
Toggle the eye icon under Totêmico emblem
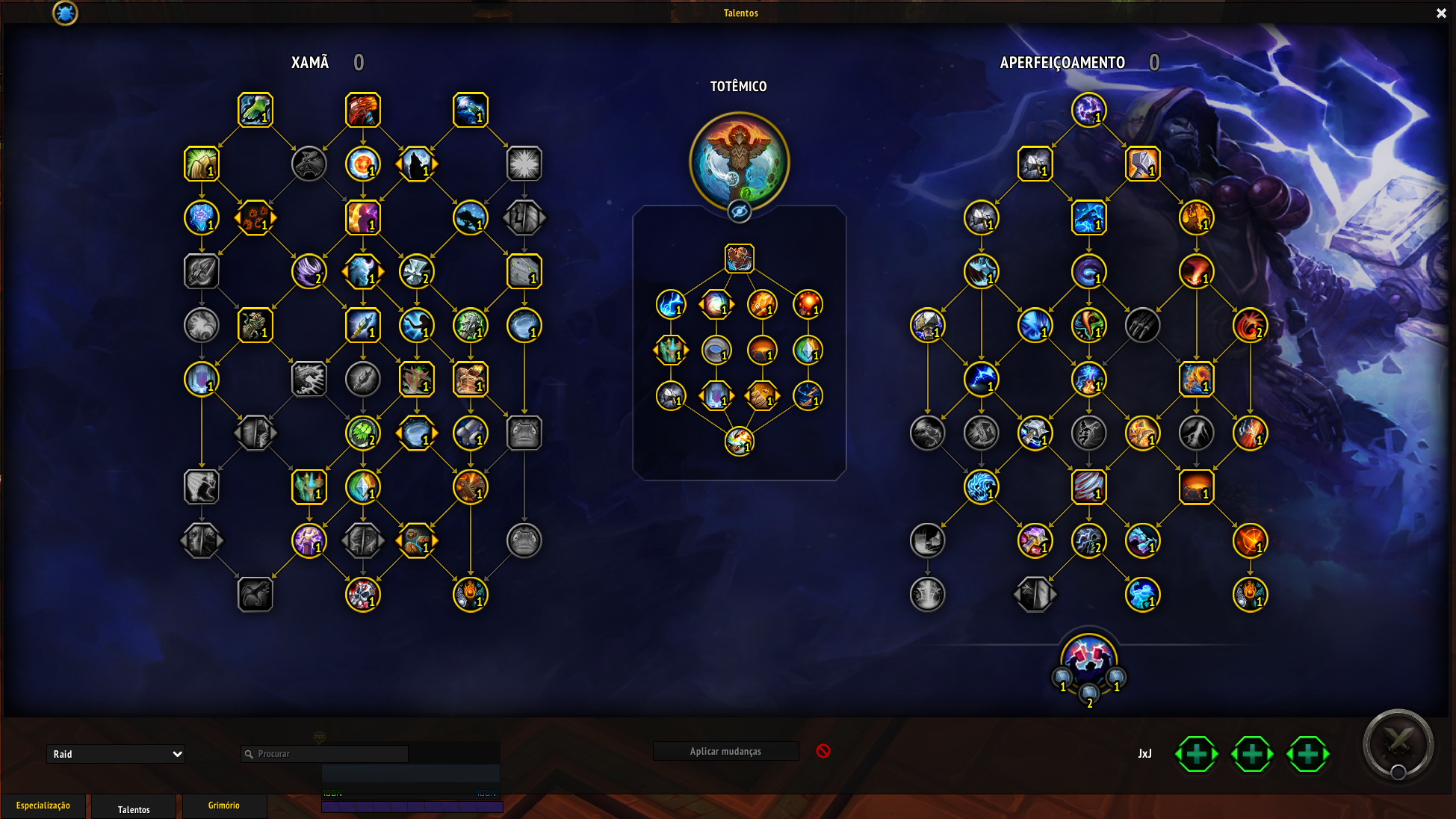pos(739,212)
